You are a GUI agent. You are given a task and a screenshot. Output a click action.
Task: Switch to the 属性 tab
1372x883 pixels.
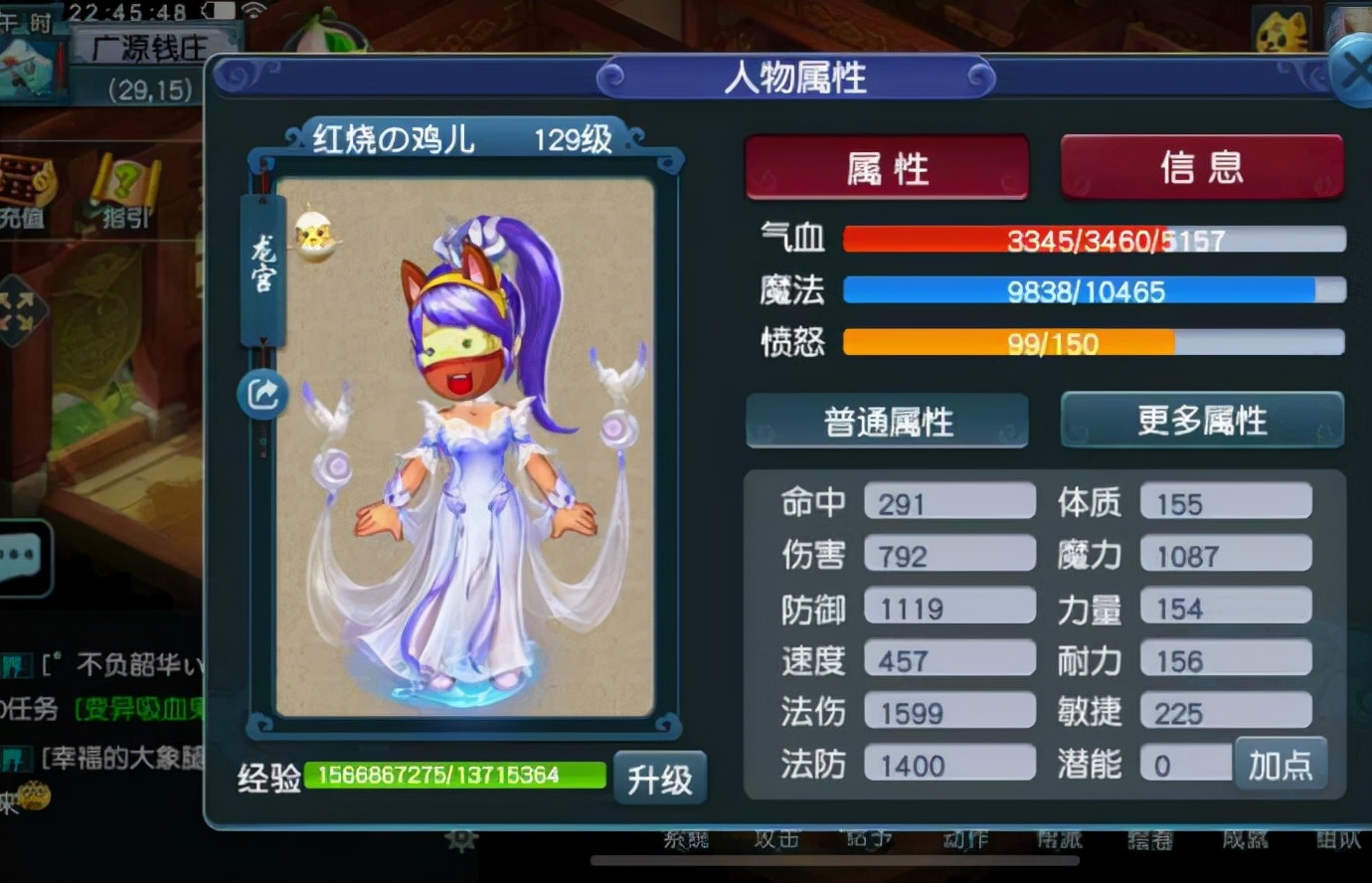pyautogui.click(x=888, y=166)
